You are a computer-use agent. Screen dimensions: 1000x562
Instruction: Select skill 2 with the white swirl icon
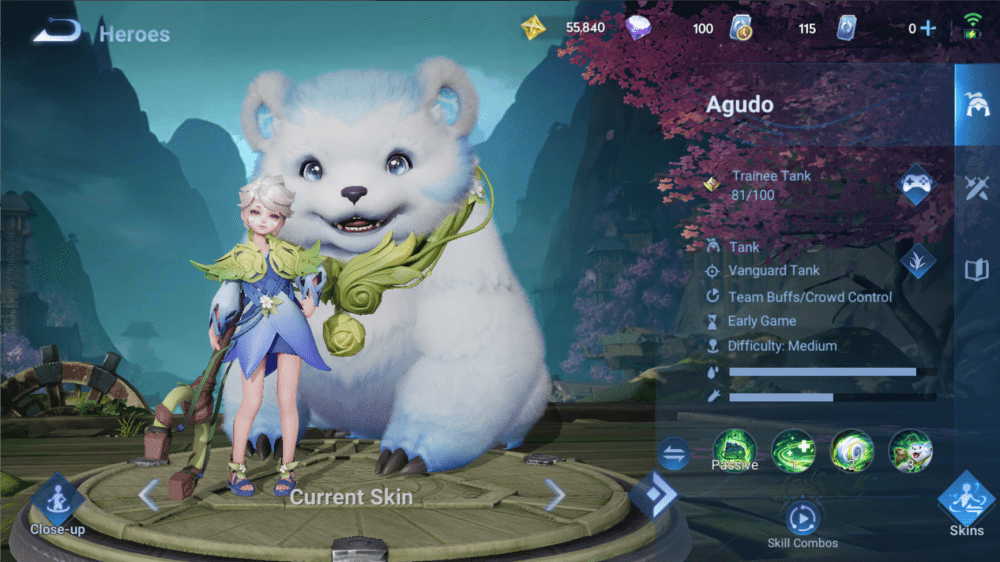tap(852, 451)
